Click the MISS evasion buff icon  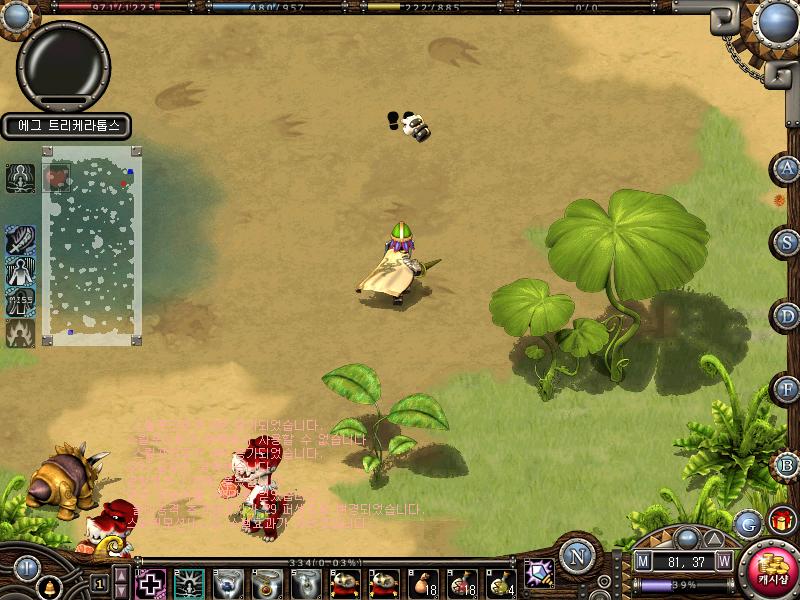(20, 302)
